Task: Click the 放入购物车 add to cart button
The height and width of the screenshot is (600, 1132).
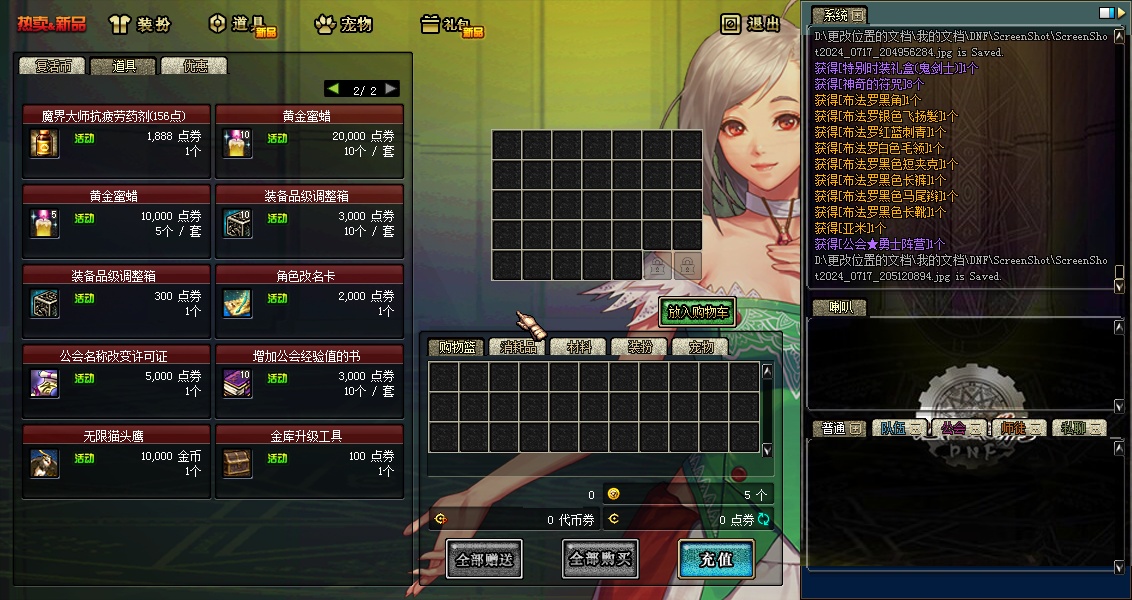Action: coord(697,312)
